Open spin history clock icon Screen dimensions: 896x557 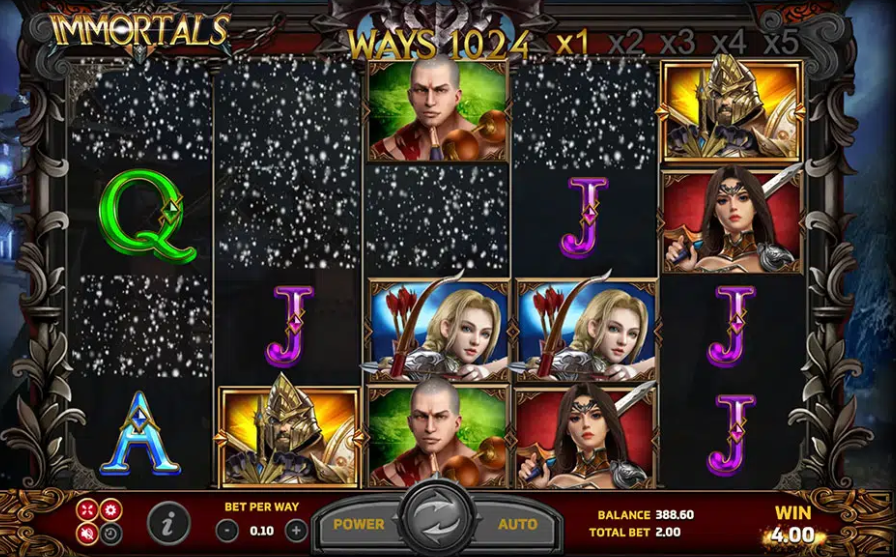click(110, 533)
